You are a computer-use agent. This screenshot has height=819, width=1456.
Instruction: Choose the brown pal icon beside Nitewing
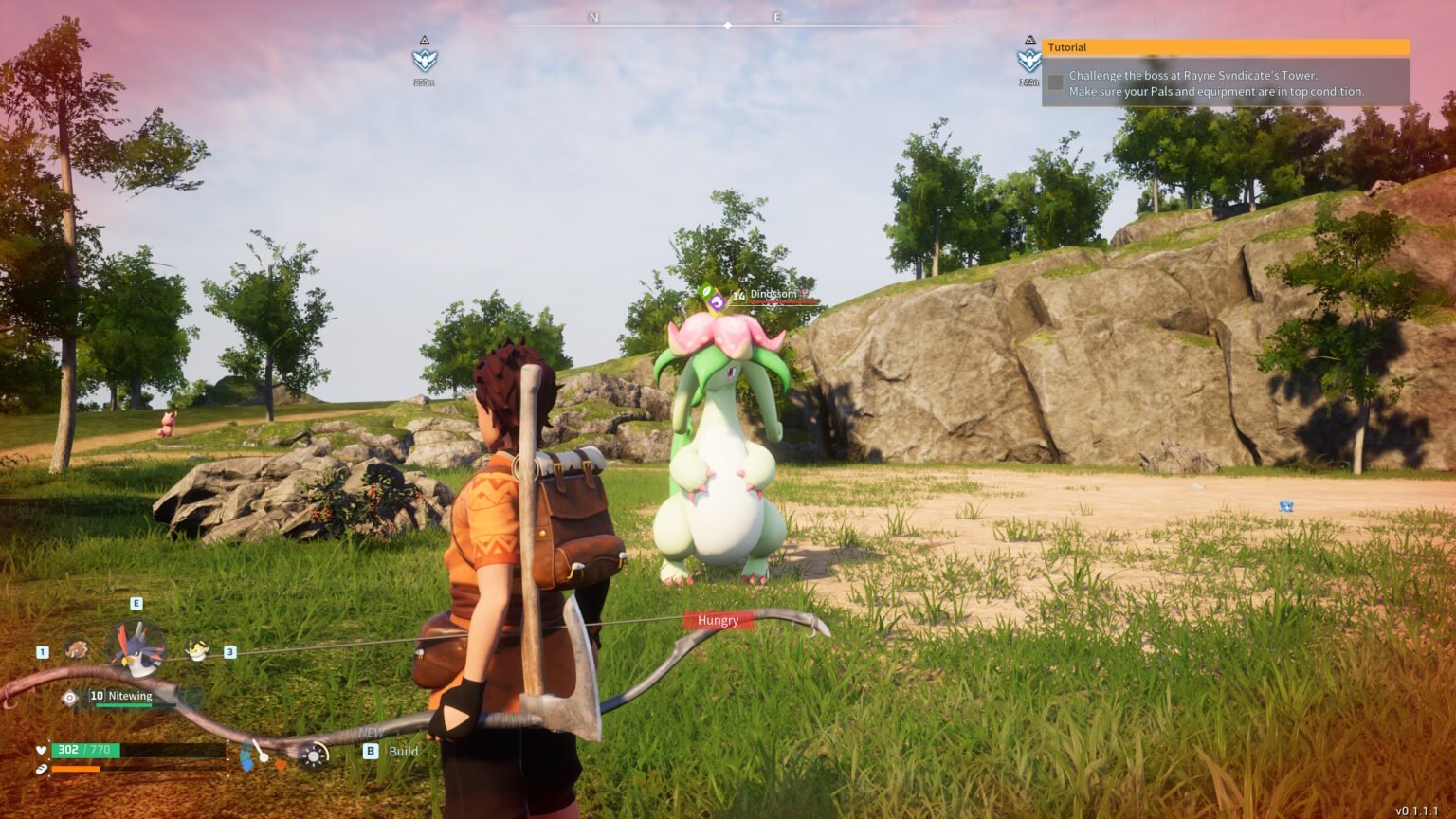pos(77,650)
